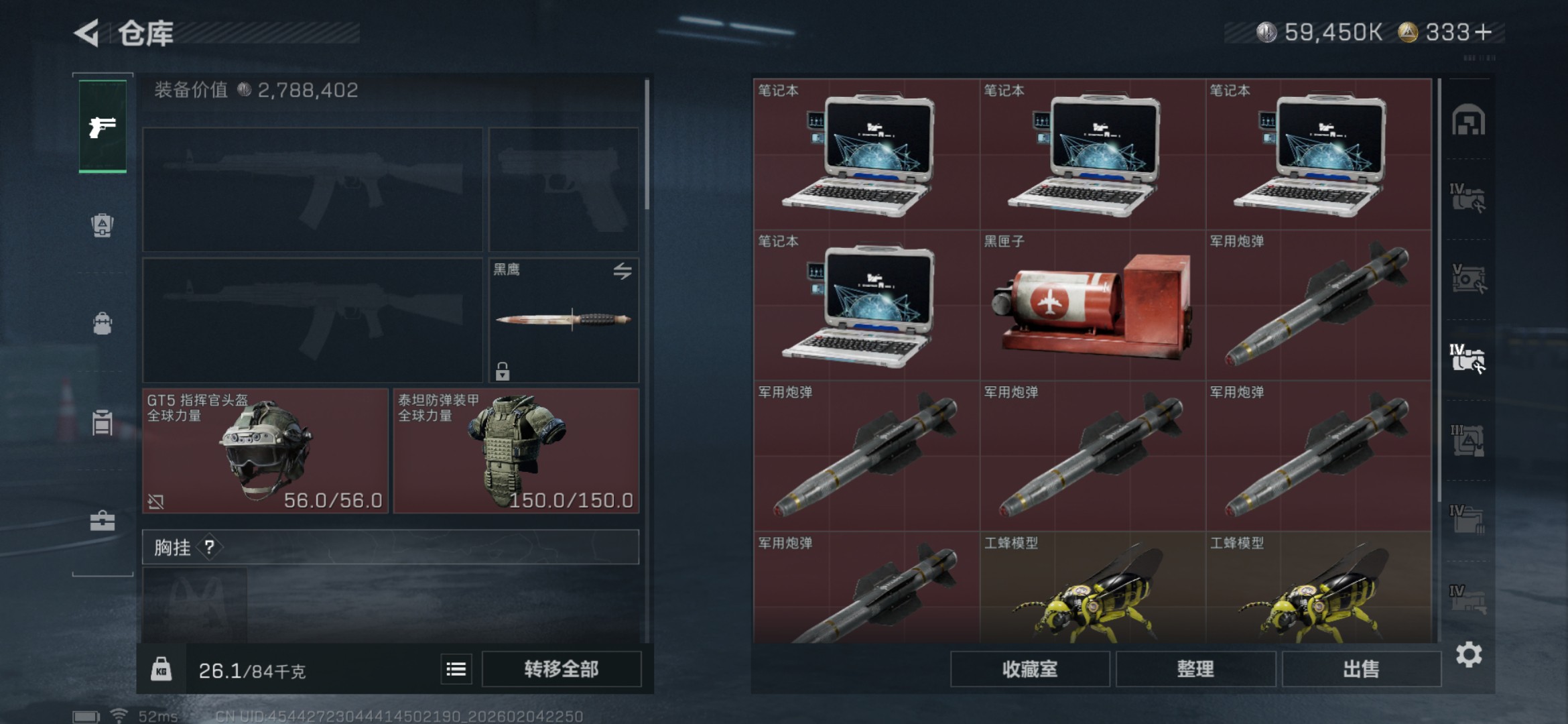The width and height of the screenshot is (1568, 724).
Task: Click the question mark icon next to 胸挂
Action: tap(210, 546)
